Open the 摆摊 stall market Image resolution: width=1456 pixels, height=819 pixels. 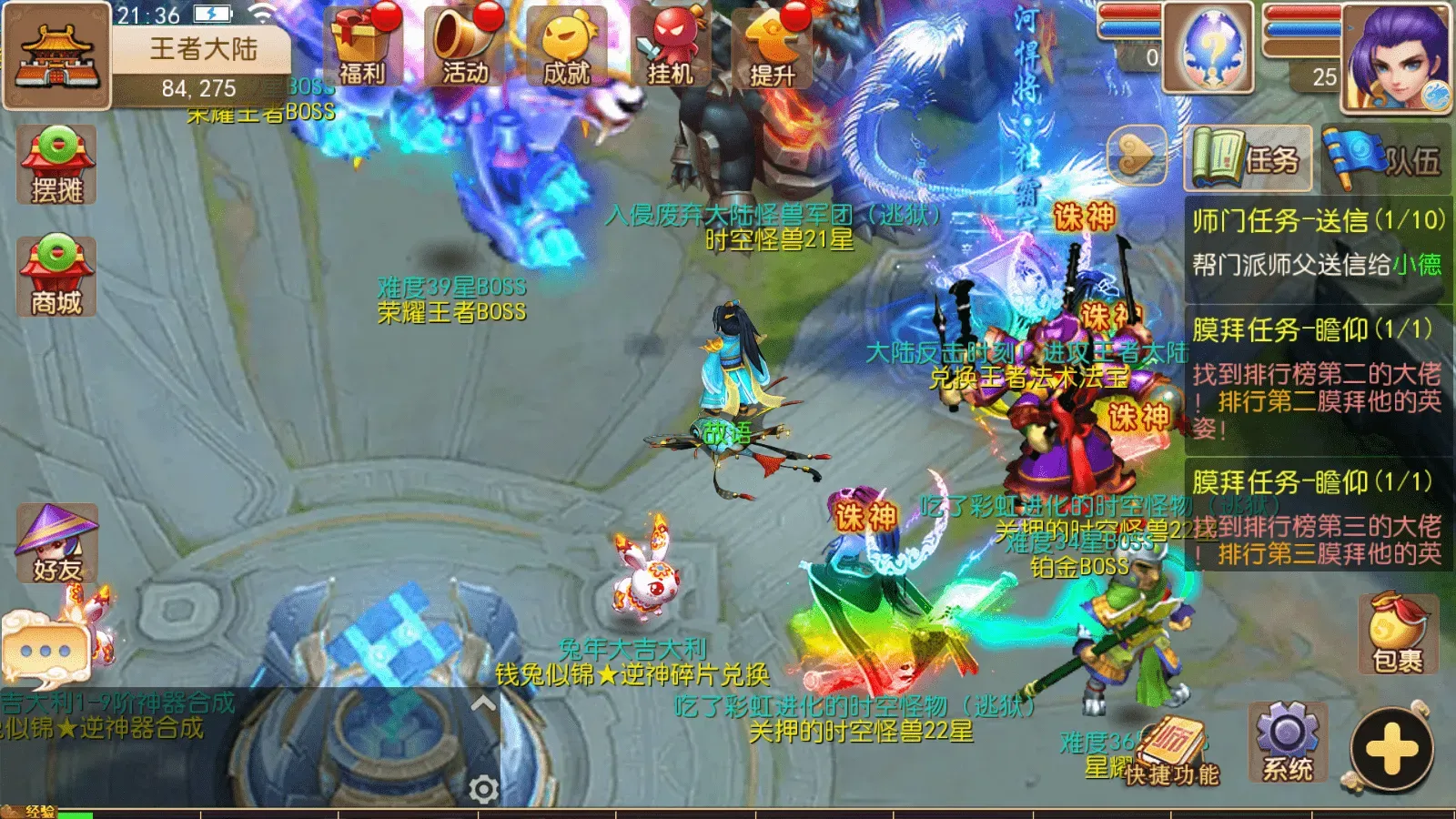click(56, 165)
